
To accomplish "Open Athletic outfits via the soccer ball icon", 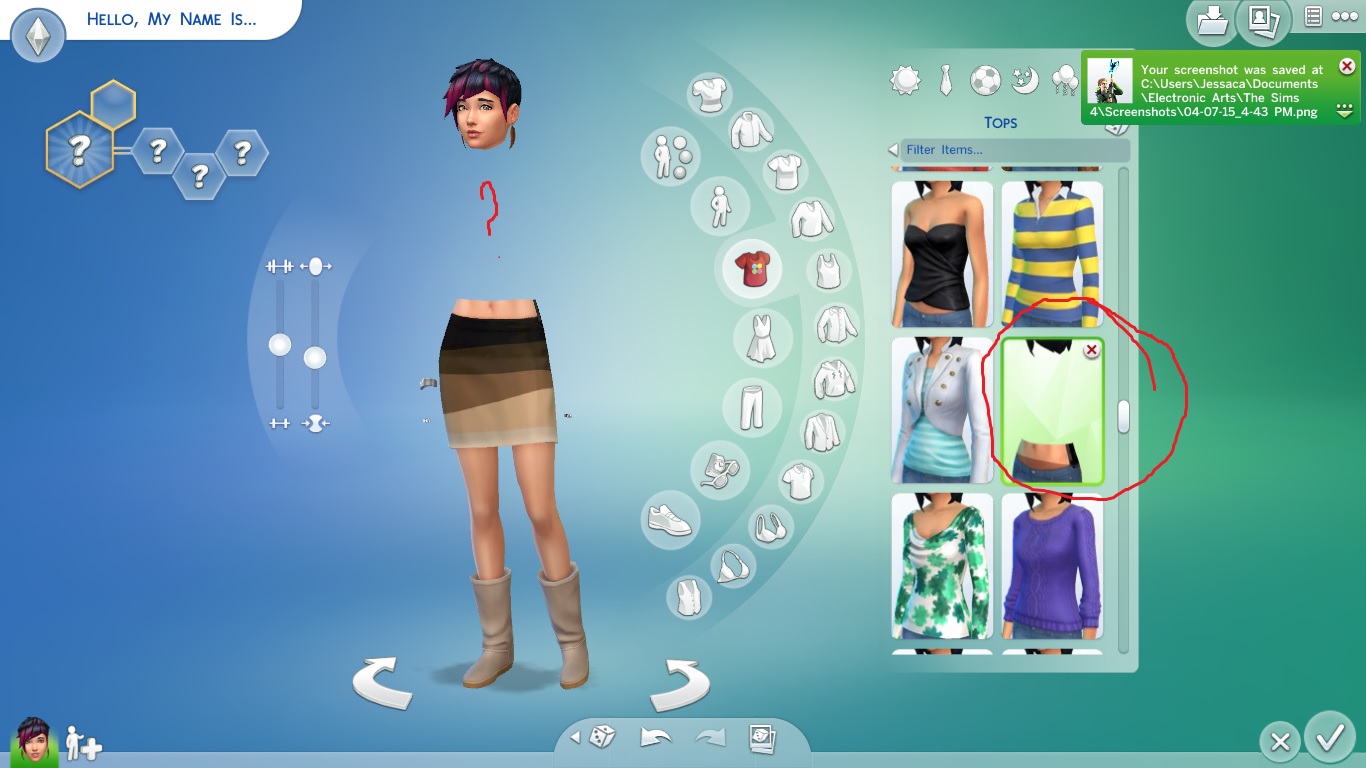I will [985, 79].
